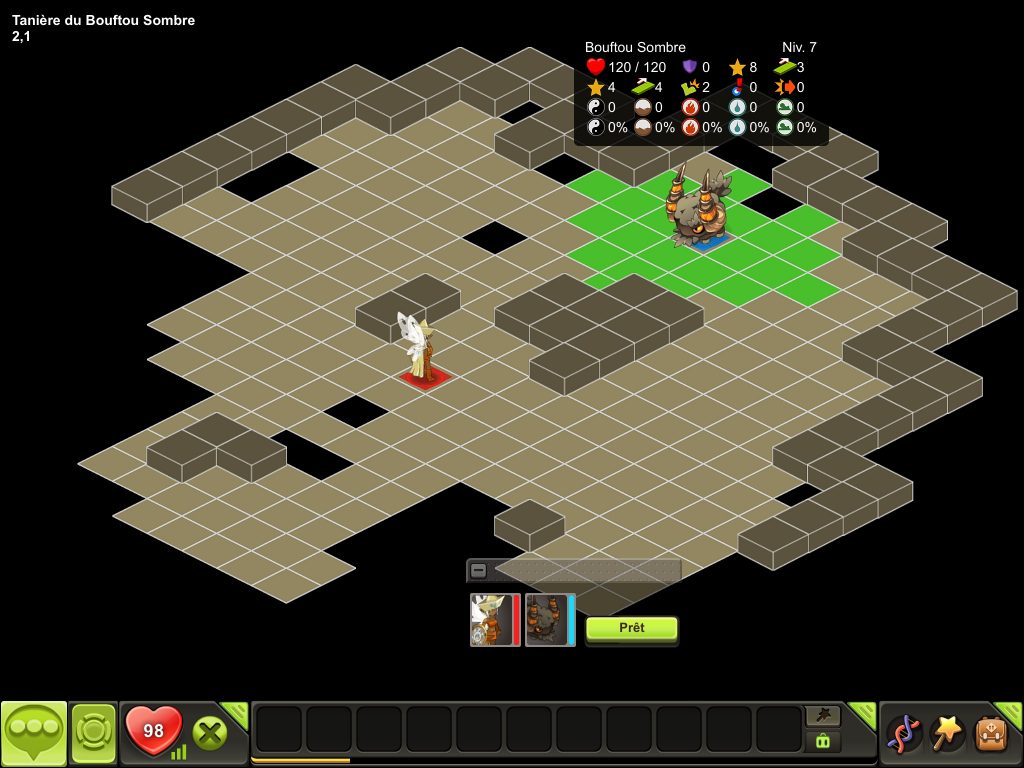This screenshot has height=768, width=1024.
Task: Click the green X cancel button
Action: 209,733
